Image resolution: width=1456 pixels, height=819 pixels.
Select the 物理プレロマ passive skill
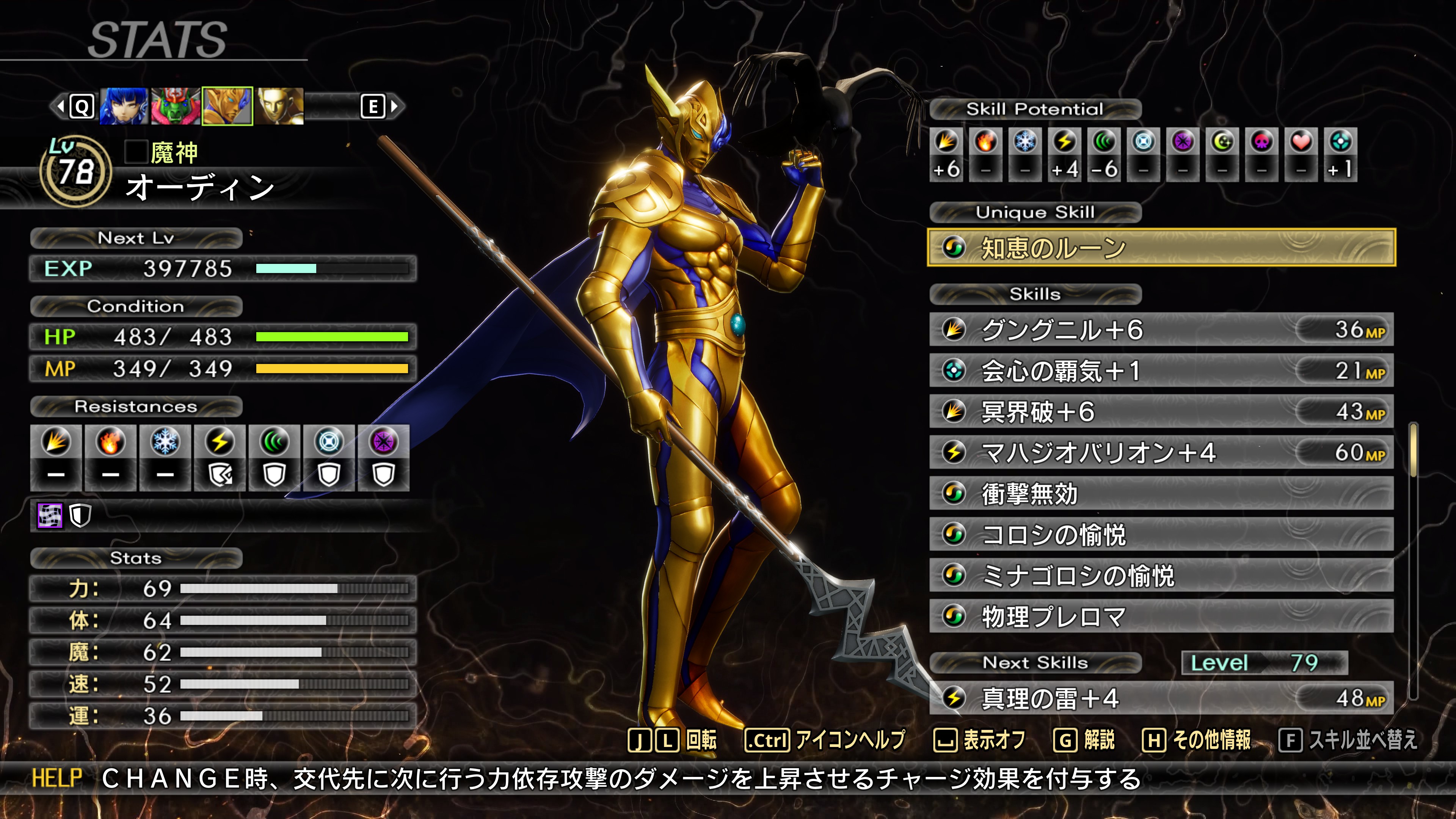[1161, 617]
